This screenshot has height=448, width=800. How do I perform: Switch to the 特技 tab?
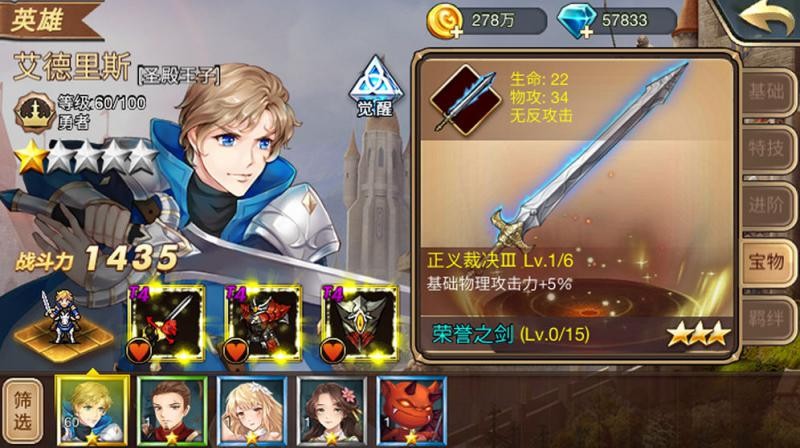(x=767, y=148)
